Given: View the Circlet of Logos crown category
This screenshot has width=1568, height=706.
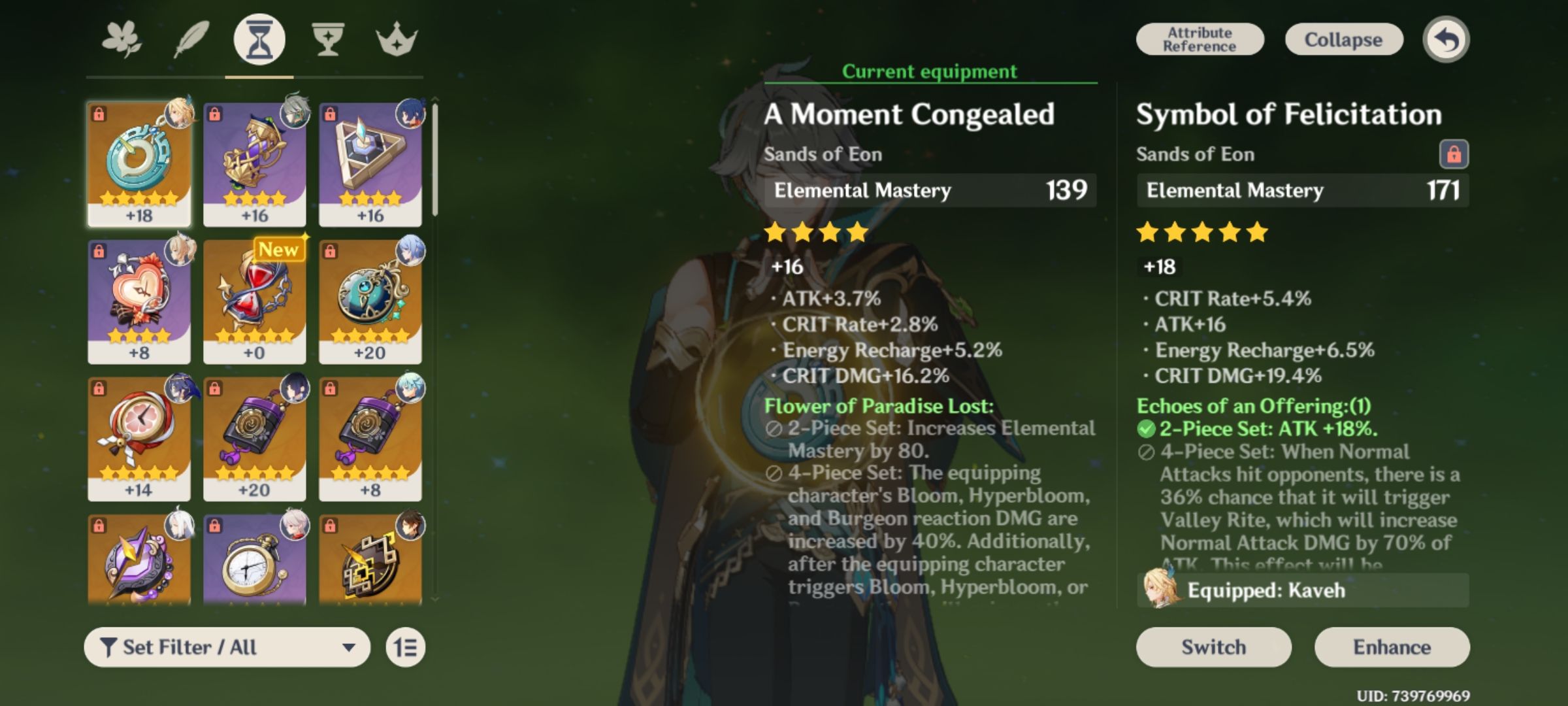Looking at the screenshot, I should pos(395,39).
